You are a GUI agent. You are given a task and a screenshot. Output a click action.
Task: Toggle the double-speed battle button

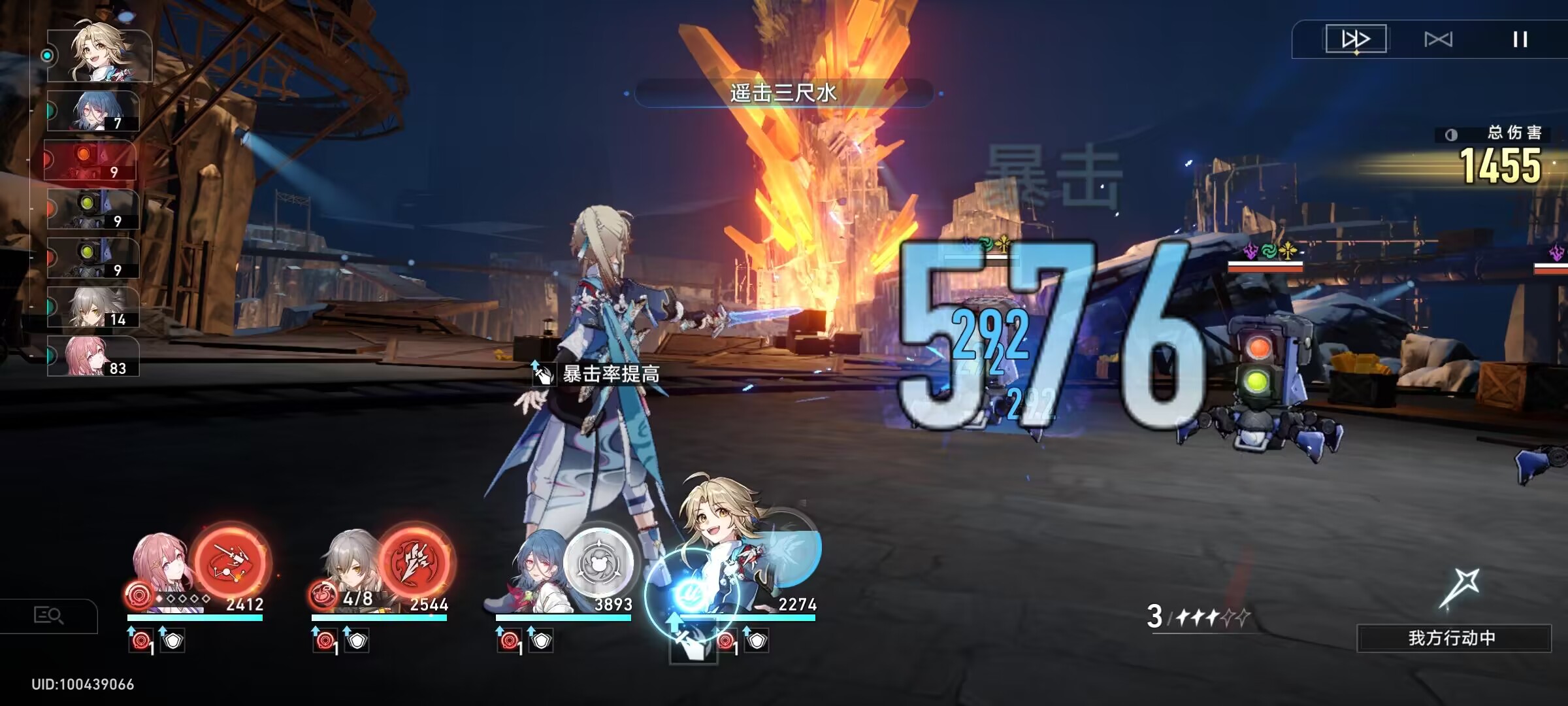pyautogui.click(x=1356, y=39)
